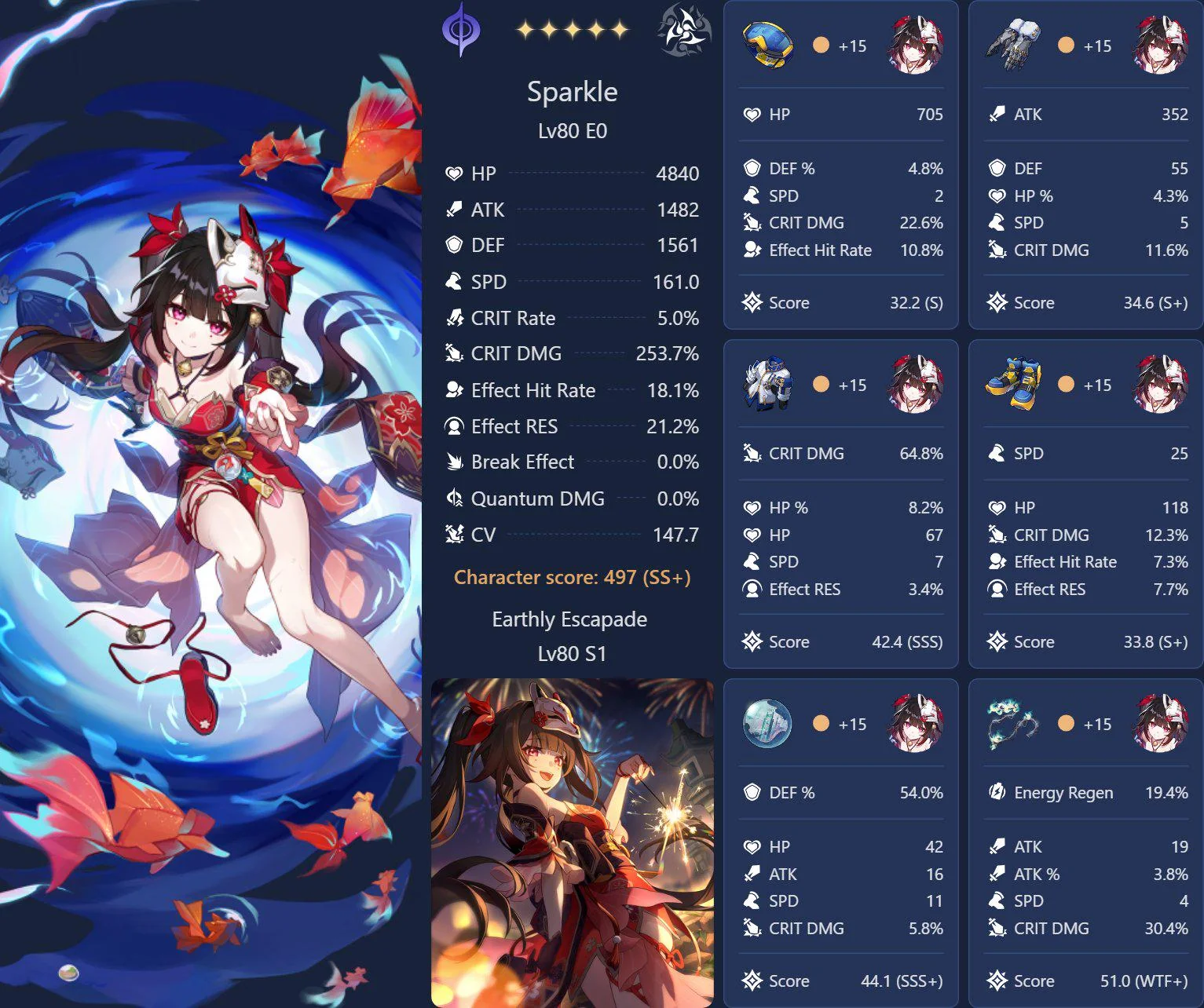The width and height of the screenshot is (1204, 1008).
Task: Click the blue-yellow boots relic icon
Action: click(x=1012, y=385)
